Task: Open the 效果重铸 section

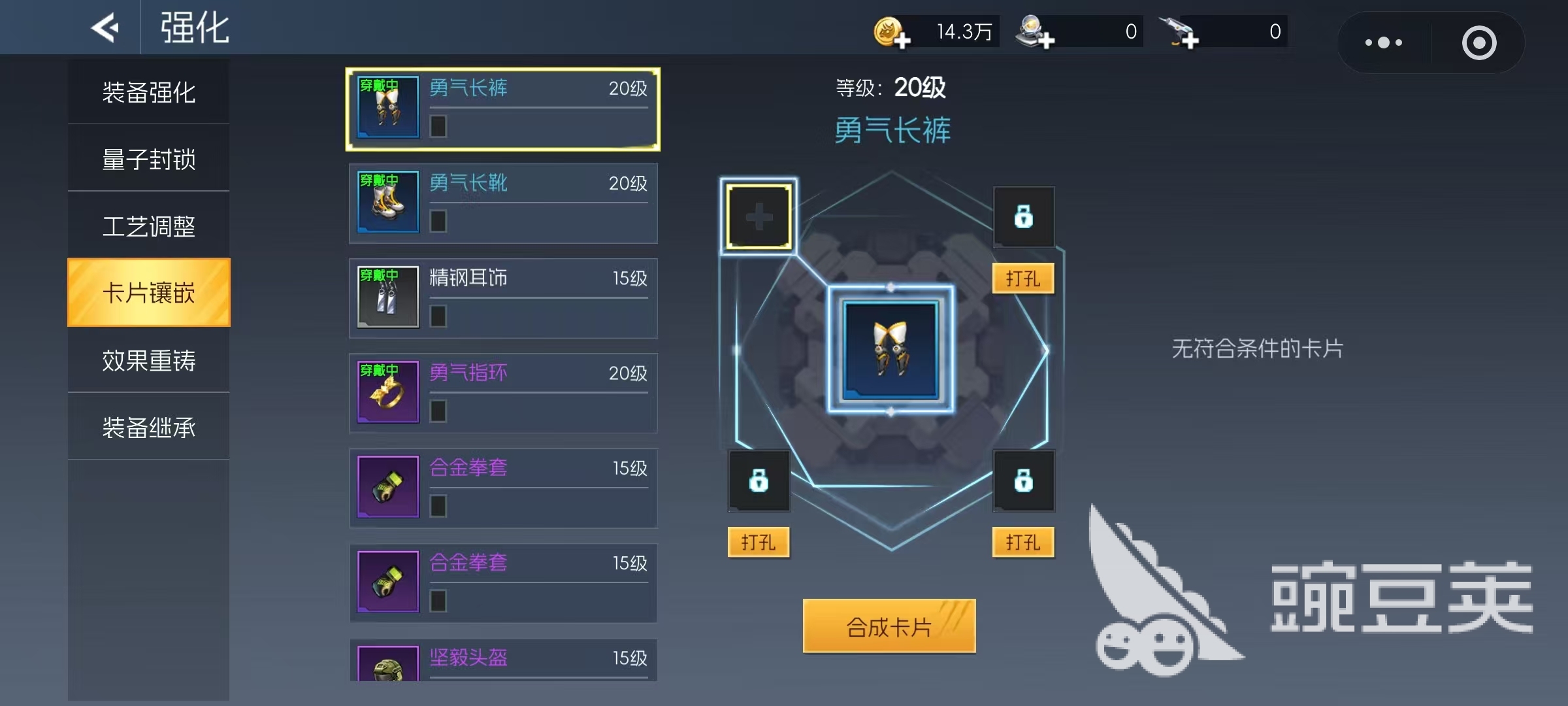Action: (148, 360)
